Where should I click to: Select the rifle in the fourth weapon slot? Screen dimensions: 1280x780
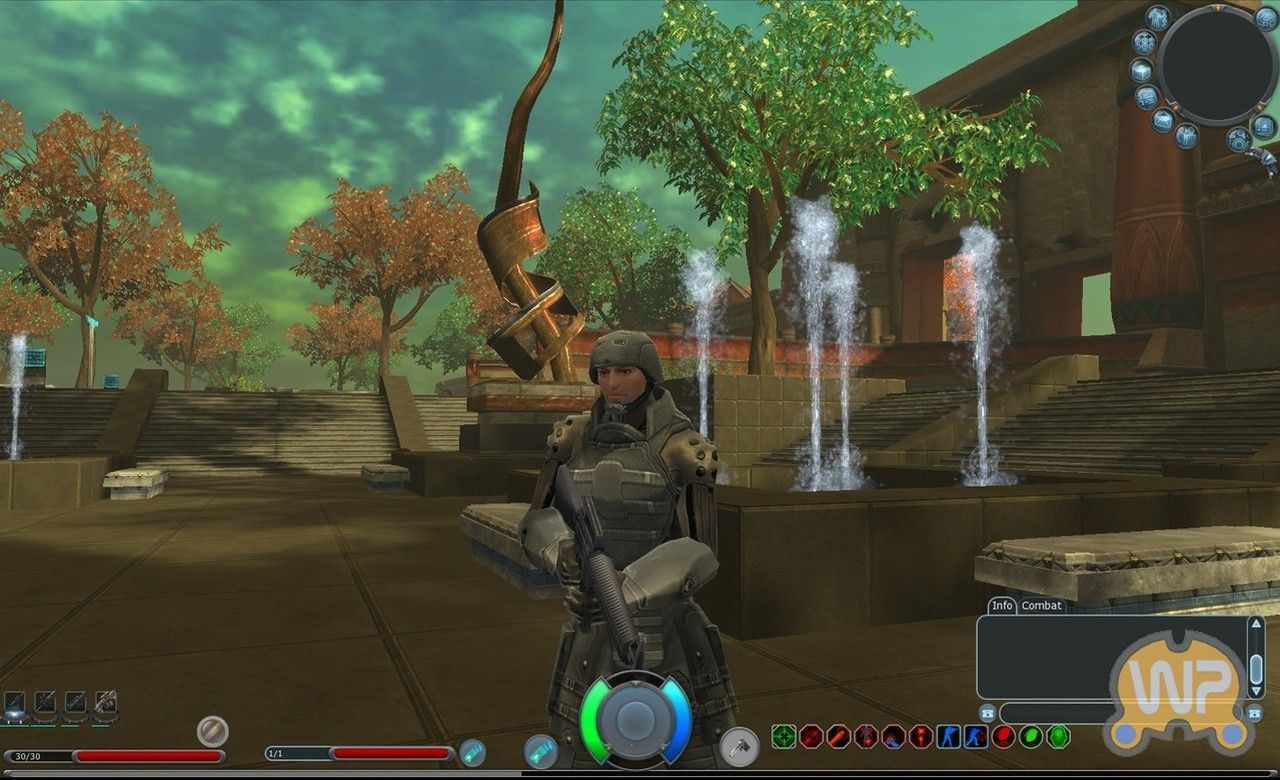(x=105, y=702)
